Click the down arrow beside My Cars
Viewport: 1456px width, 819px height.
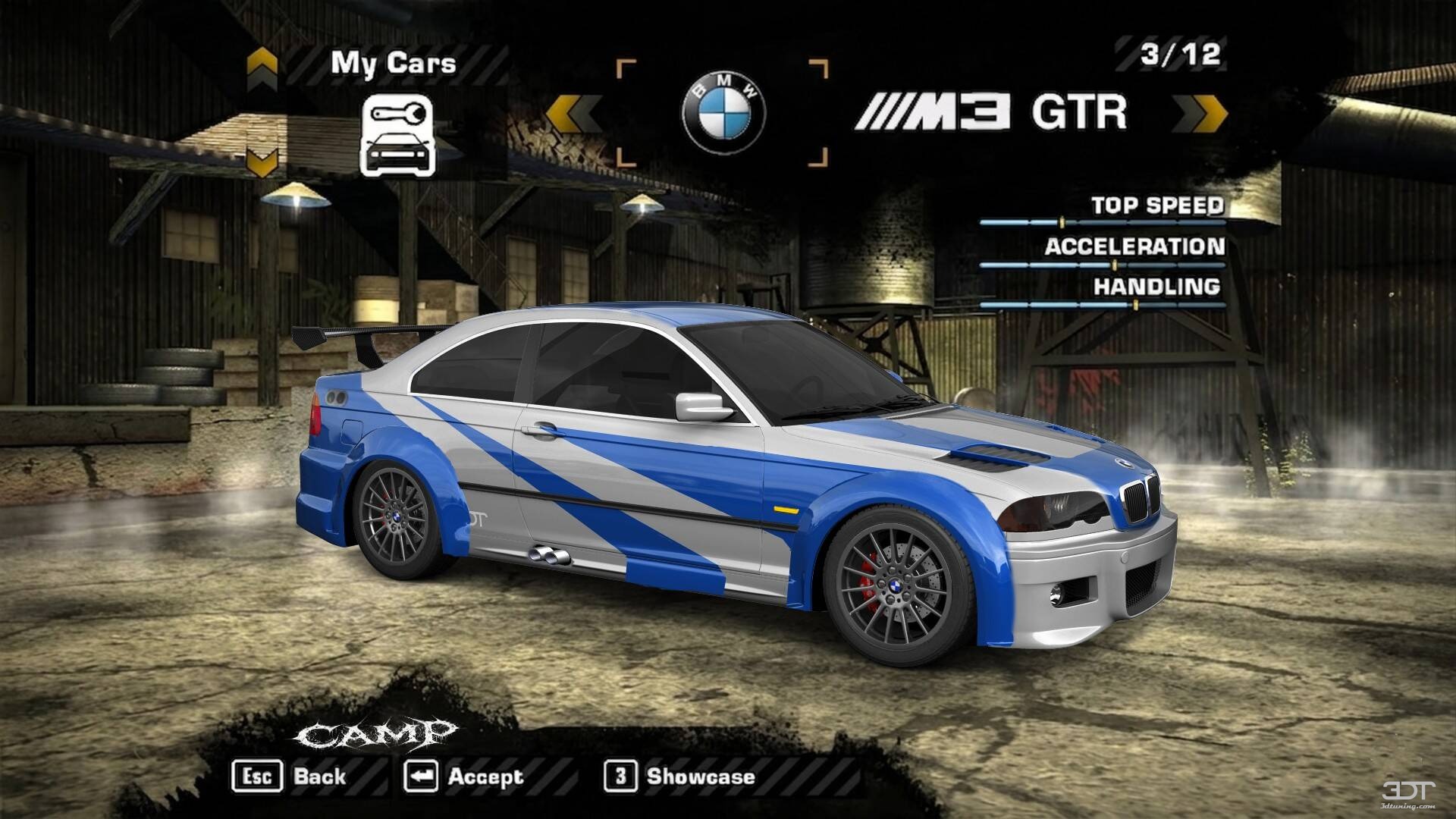(x=262, y=161)
